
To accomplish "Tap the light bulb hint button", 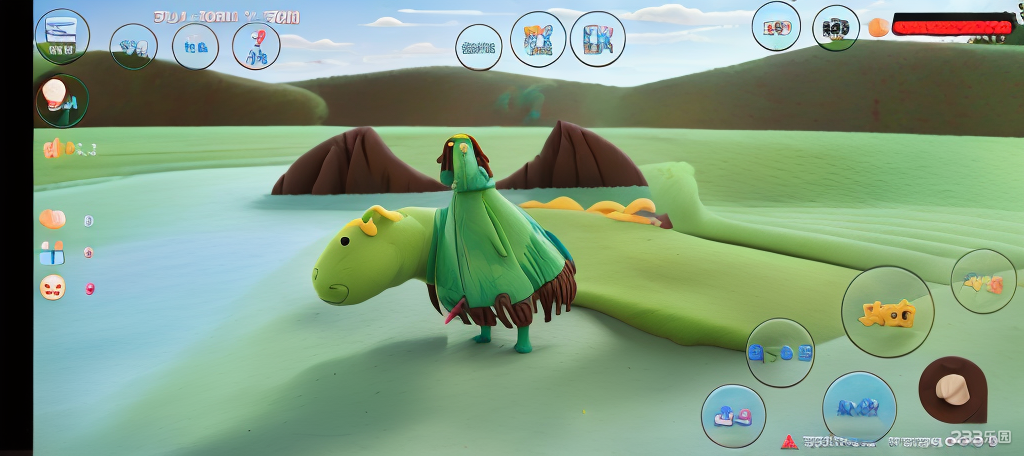I will (x=61, y=100).
